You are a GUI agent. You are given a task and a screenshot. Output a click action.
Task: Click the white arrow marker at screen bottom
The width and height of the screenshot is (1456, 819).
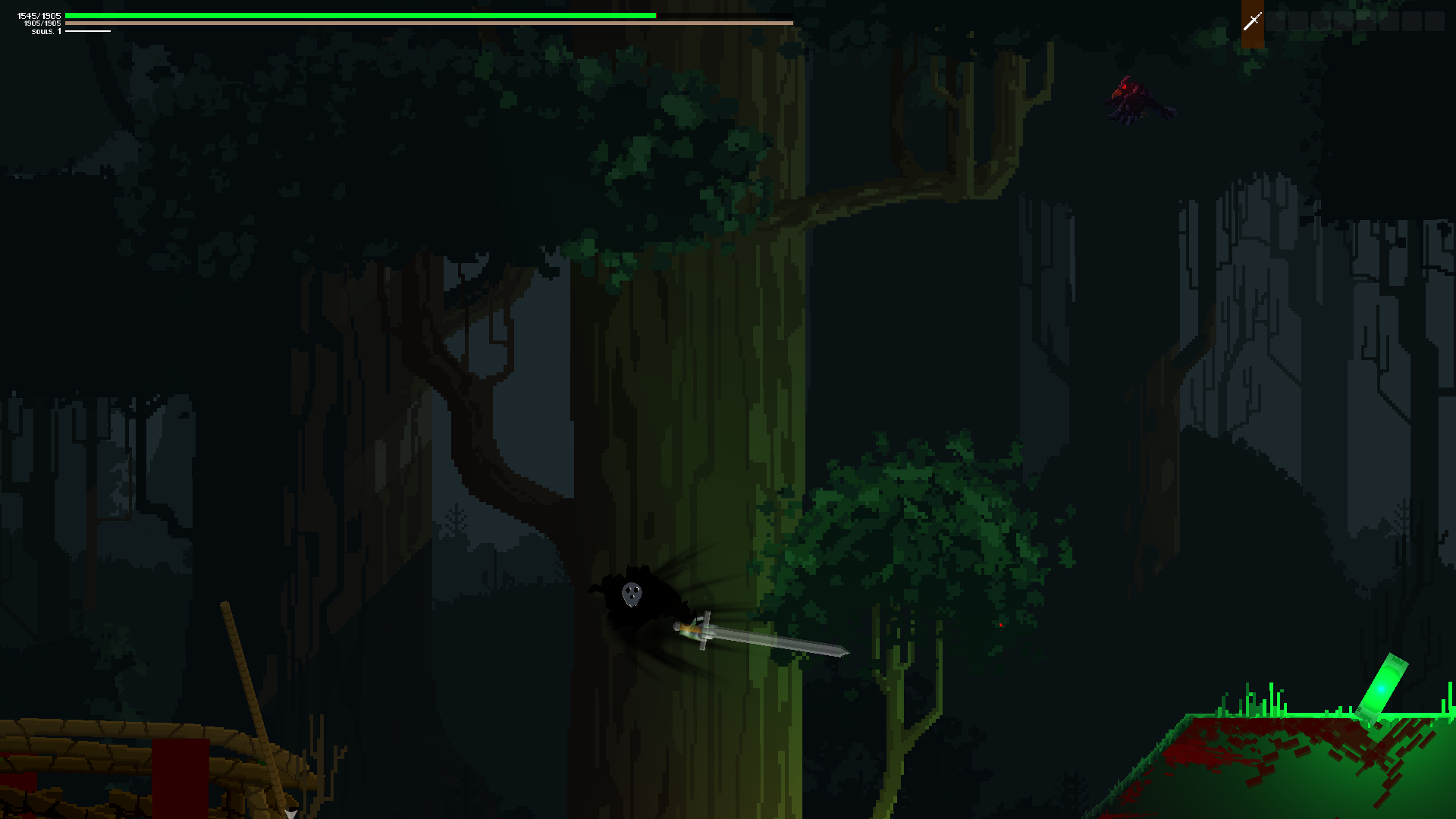[x=292, y=813]
